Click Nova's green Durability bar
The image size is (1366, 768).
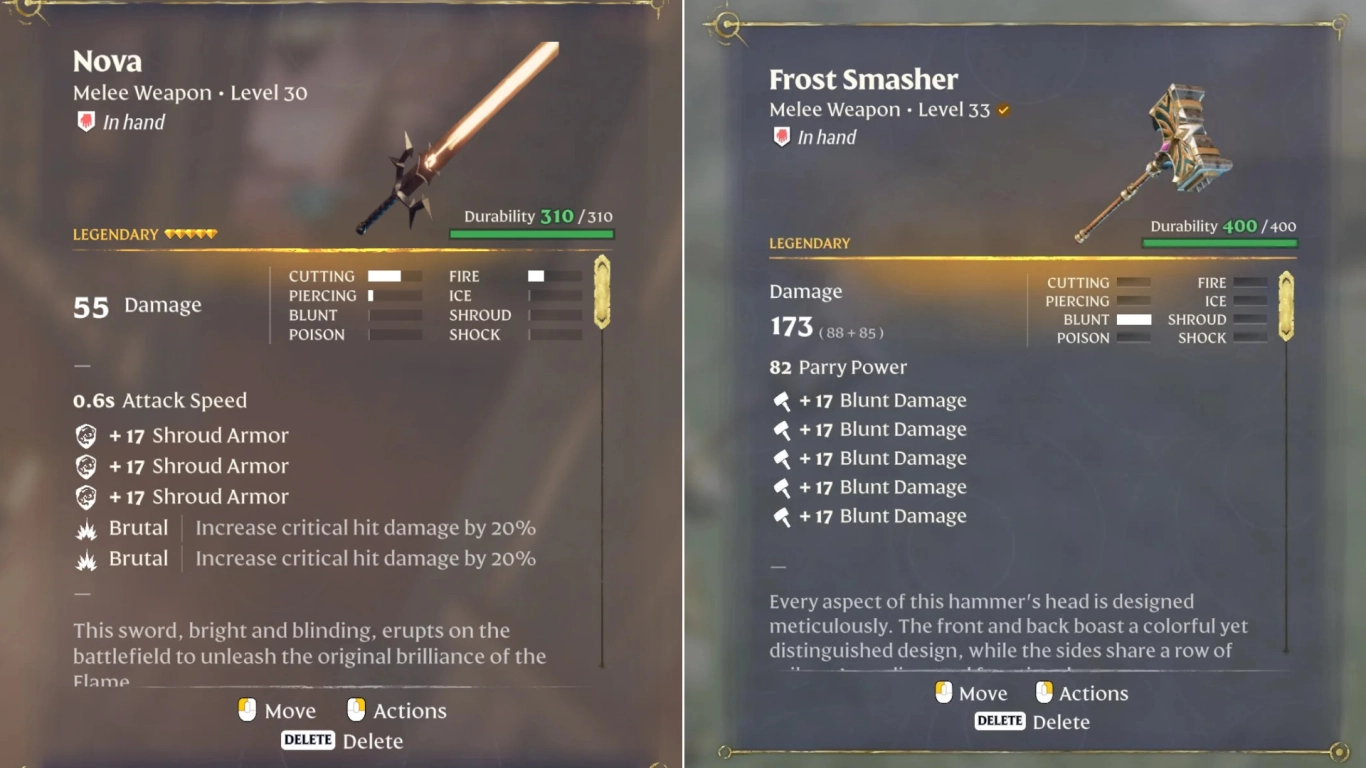point(531,233)
